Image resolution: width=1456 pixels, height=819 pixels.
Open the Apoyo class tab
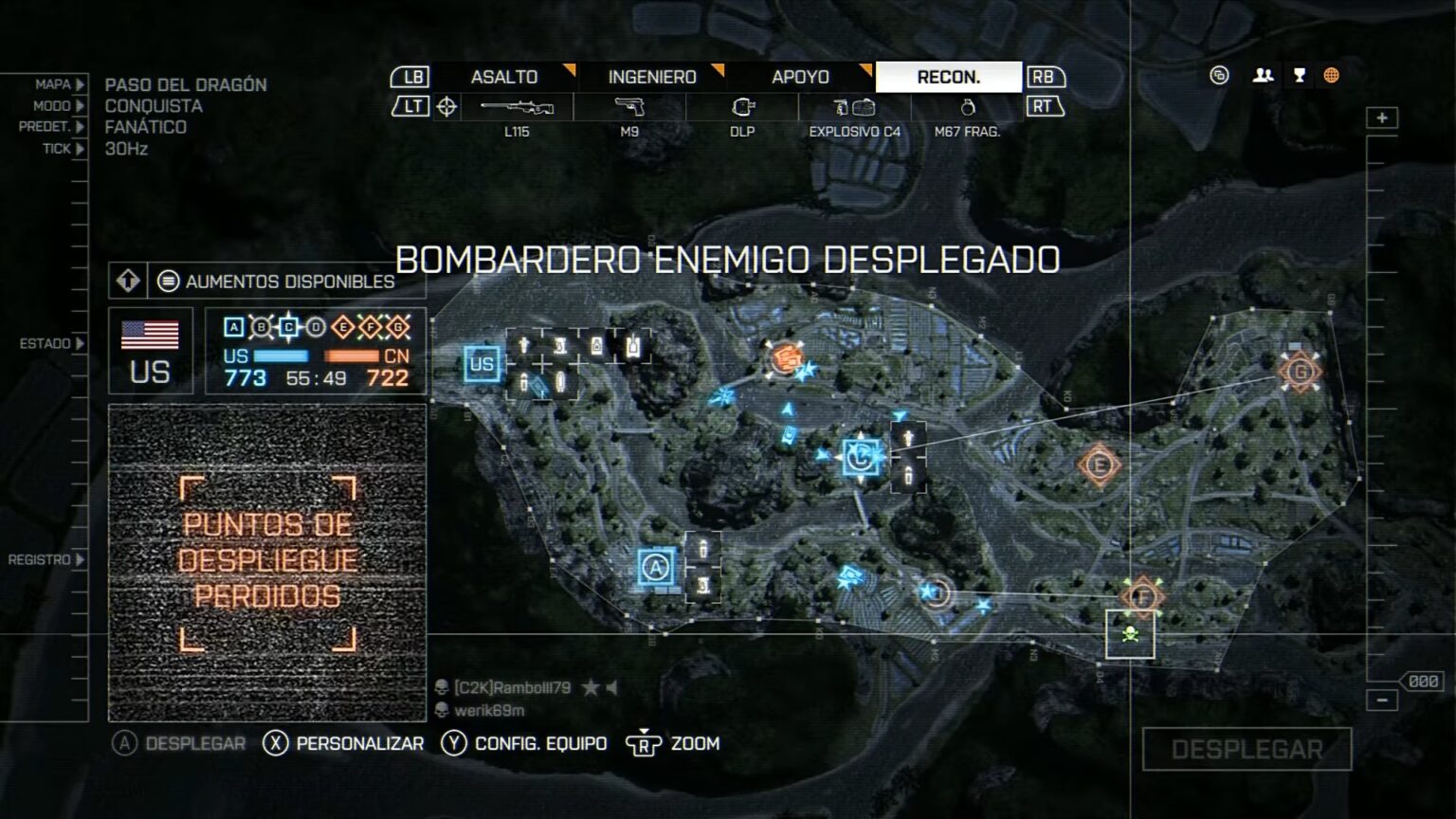click(801, 78)
